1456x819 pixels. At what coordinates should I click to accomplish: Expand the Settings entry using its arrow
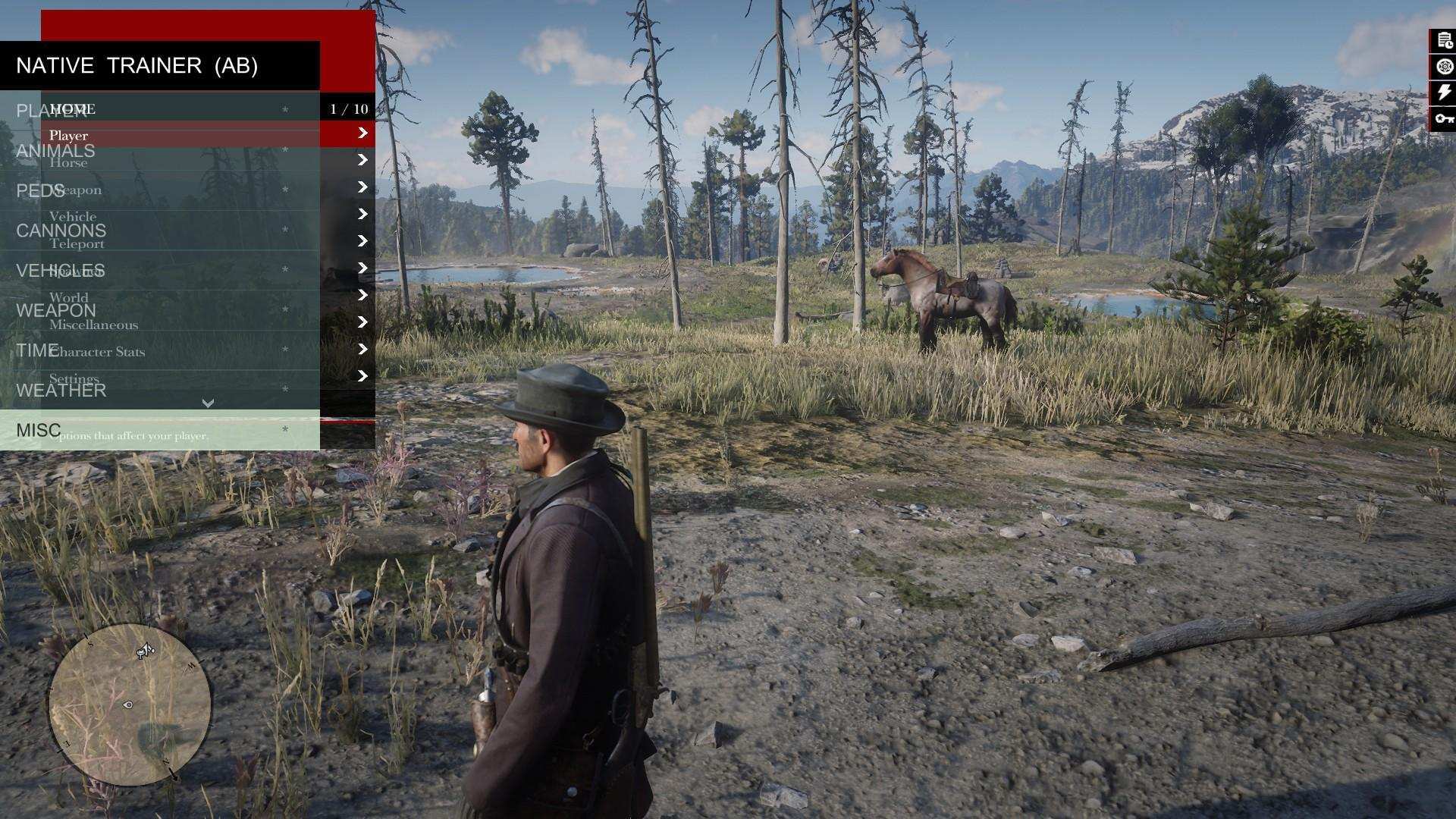click(364, 372)
